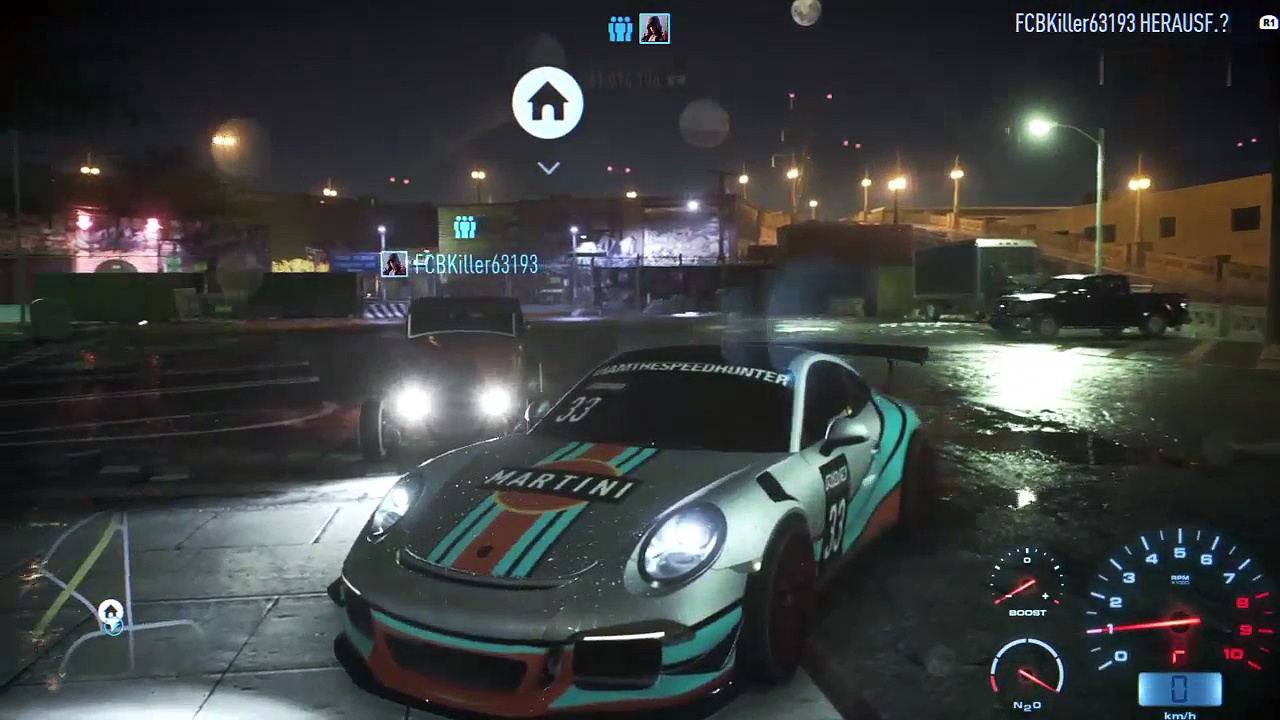Image resolution: width=1280 pixels, height=720 pixels.
Task: Click the avatar next to the FCBKiller63193 name tag
Action: tap(394, 264)
